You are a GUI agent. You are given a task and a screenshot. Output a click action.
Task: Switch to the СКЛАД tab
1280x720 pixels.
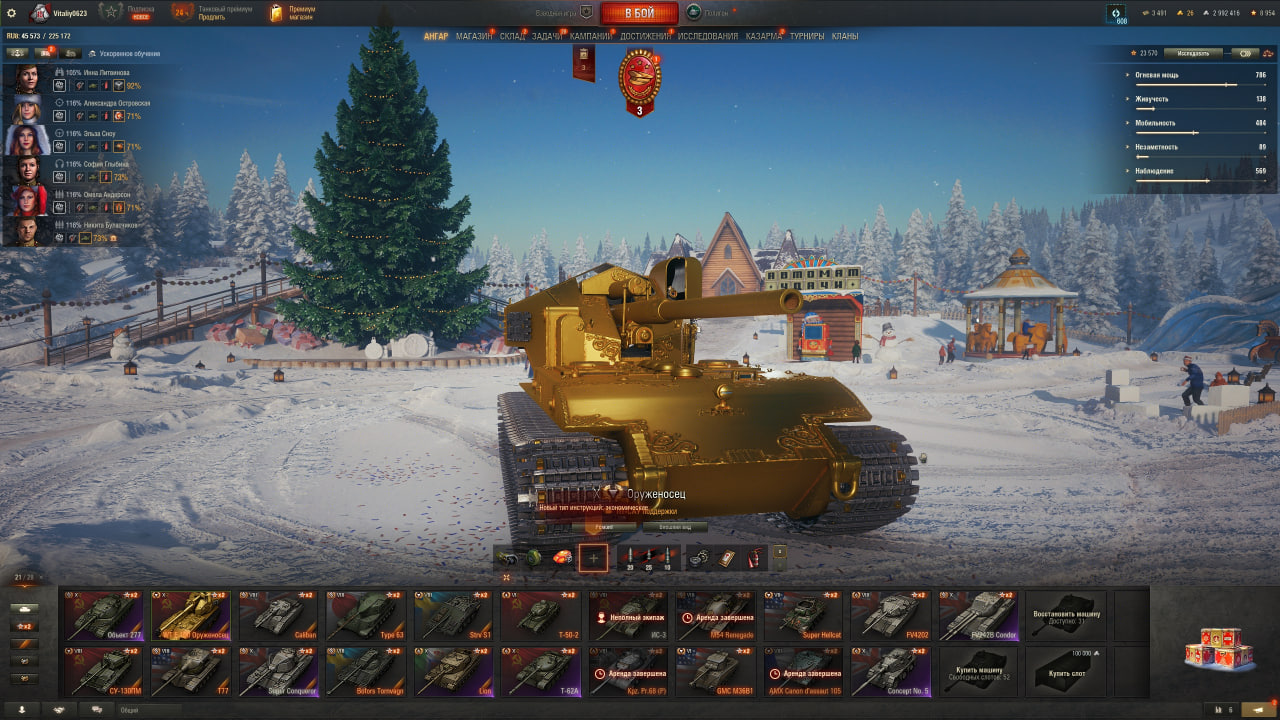click(512, 36)
